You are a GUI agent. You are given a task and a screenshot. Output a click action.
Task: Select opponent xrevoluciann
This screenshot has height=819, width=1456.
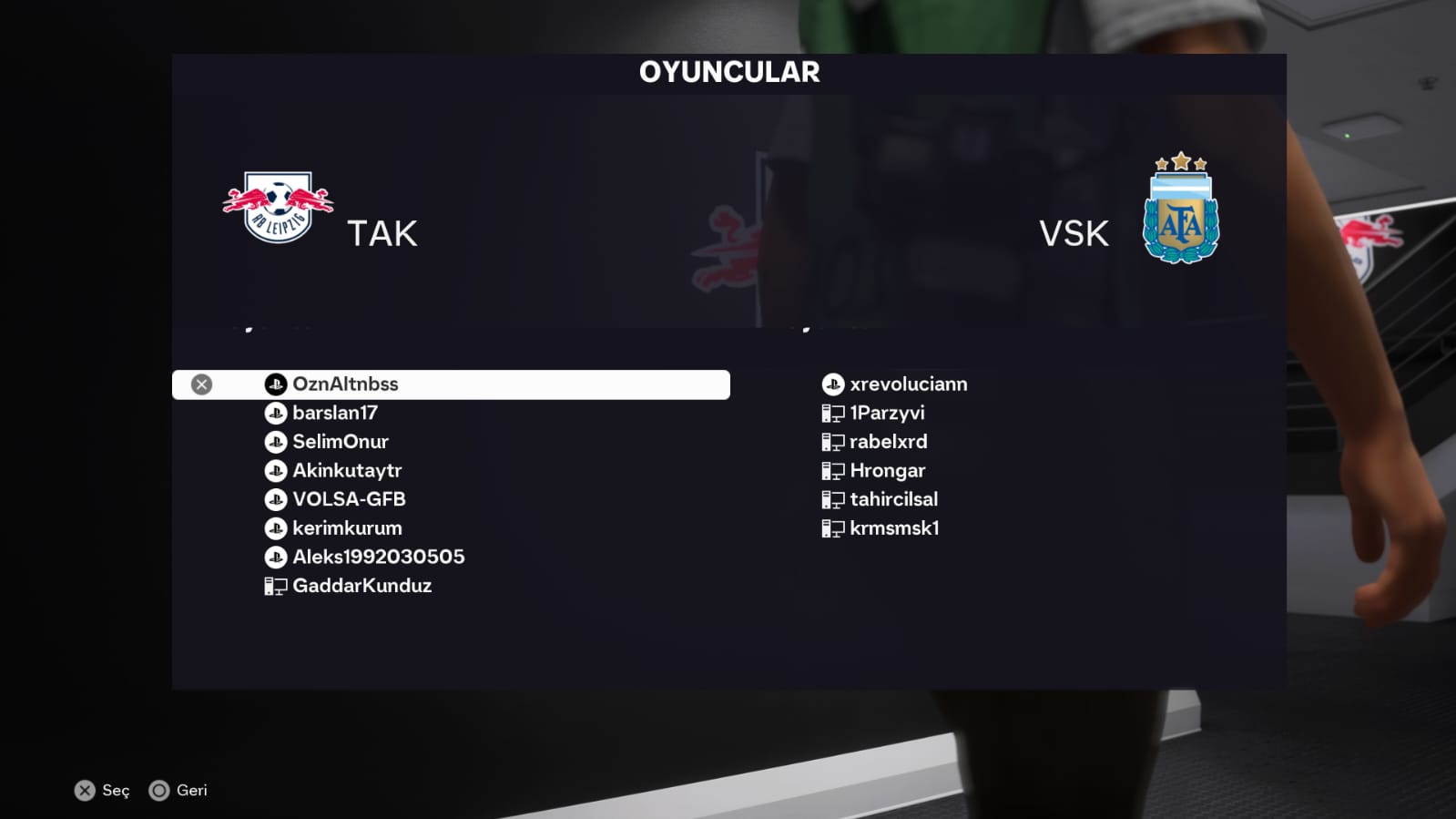click(x=908, y=384)
